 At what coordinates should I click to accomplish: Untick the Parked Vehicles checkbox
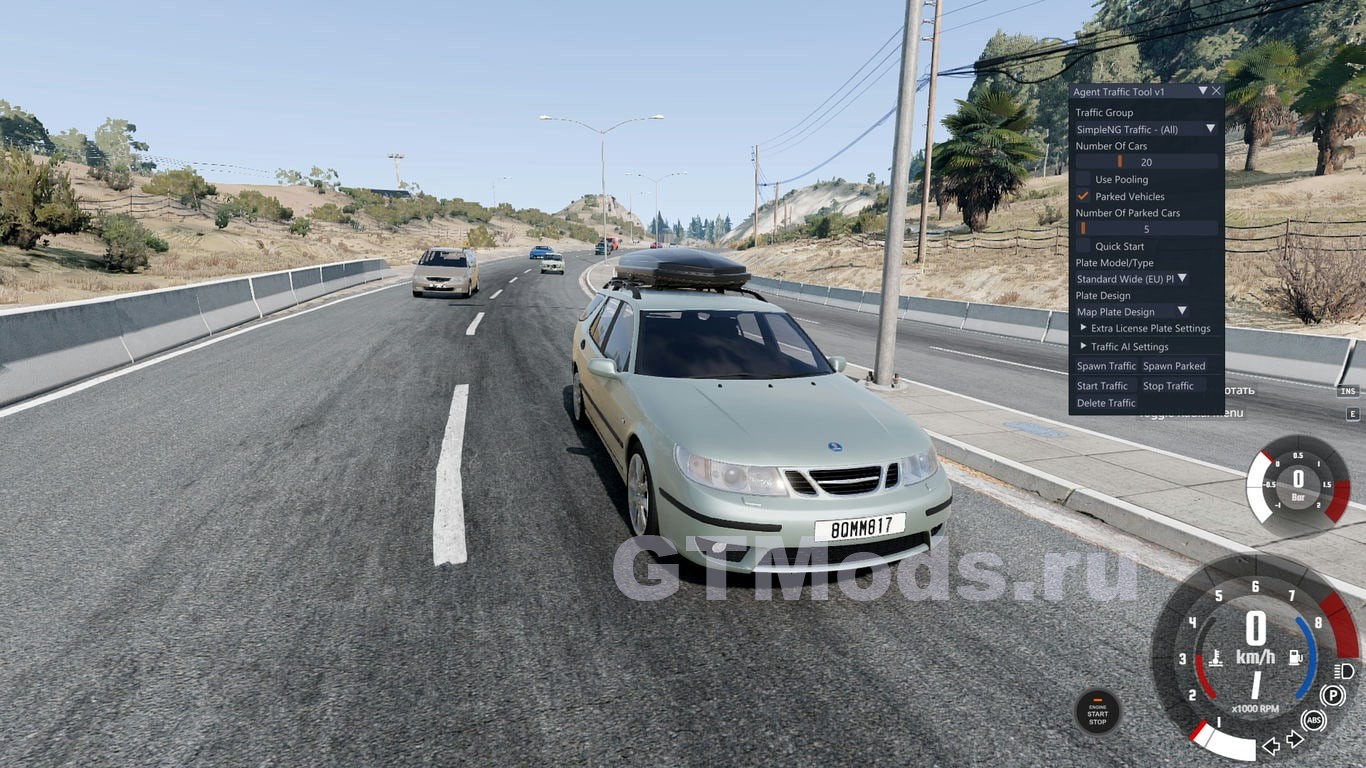(x=1083, y=196)
